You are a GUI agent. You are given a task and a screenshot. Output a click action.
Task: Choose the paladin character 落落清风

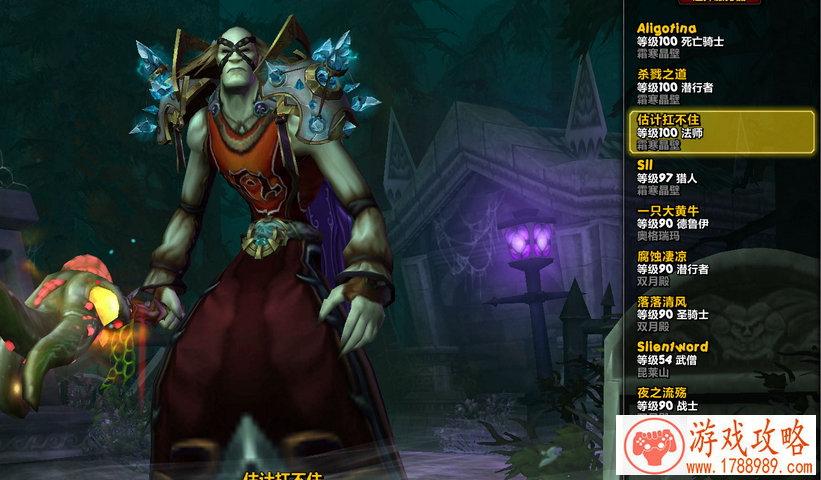(x=720, y=314)
